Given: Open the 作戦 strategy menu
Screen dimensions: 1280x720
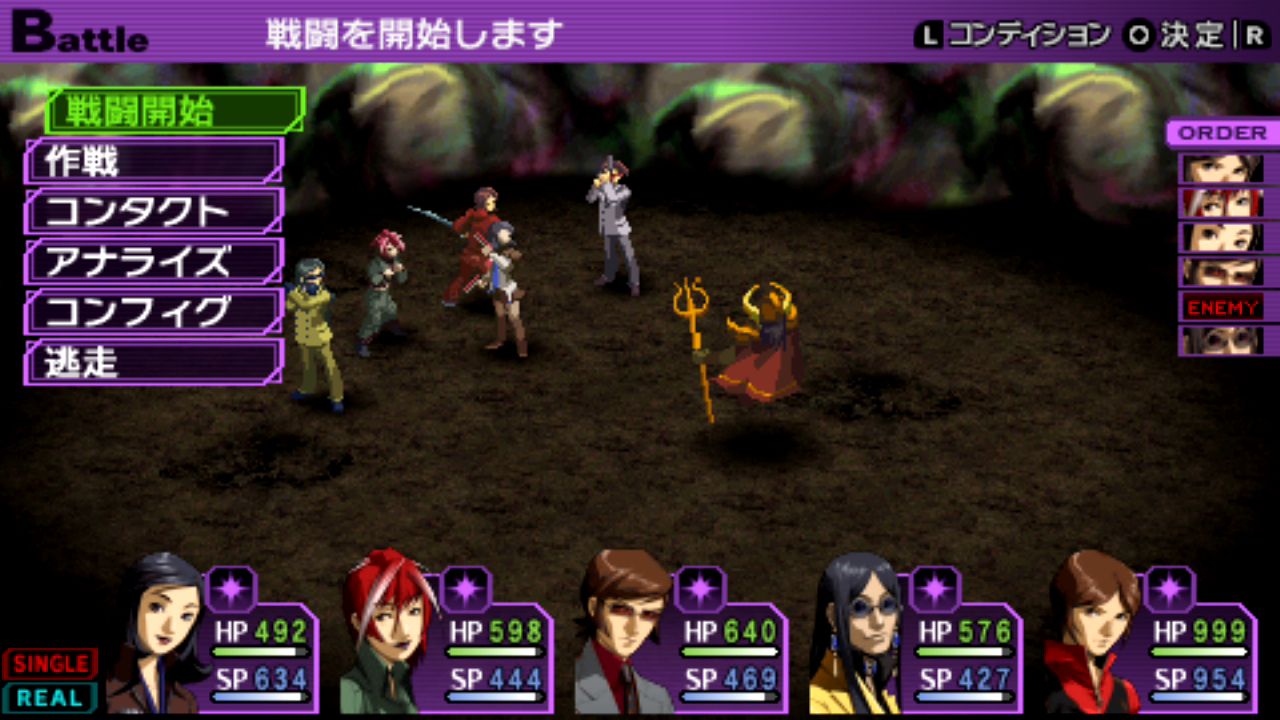Looking at the screenshot, I should tap(154, 162).
